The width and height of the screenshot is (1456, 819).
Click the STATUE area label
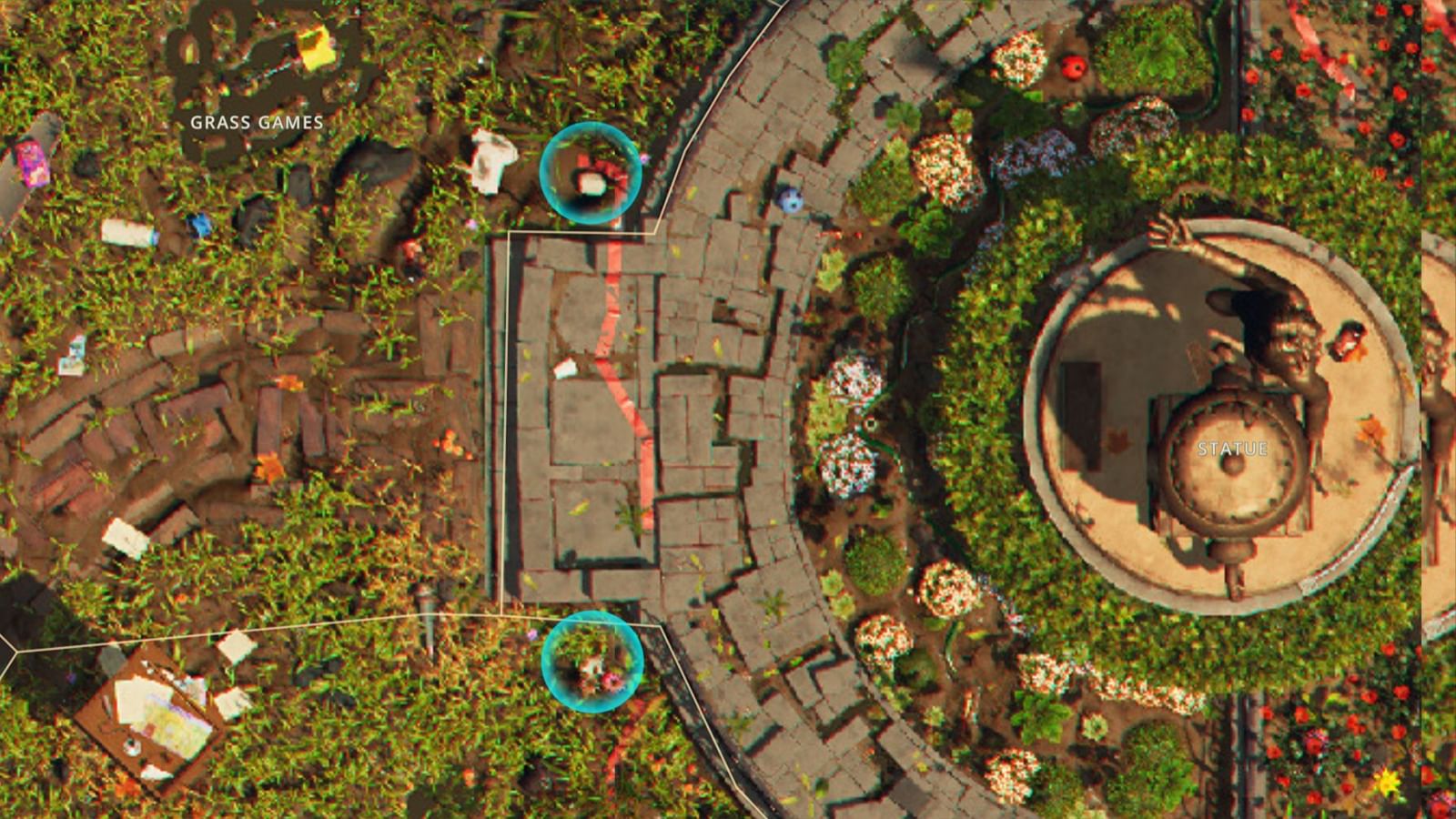click(1230, 447)
